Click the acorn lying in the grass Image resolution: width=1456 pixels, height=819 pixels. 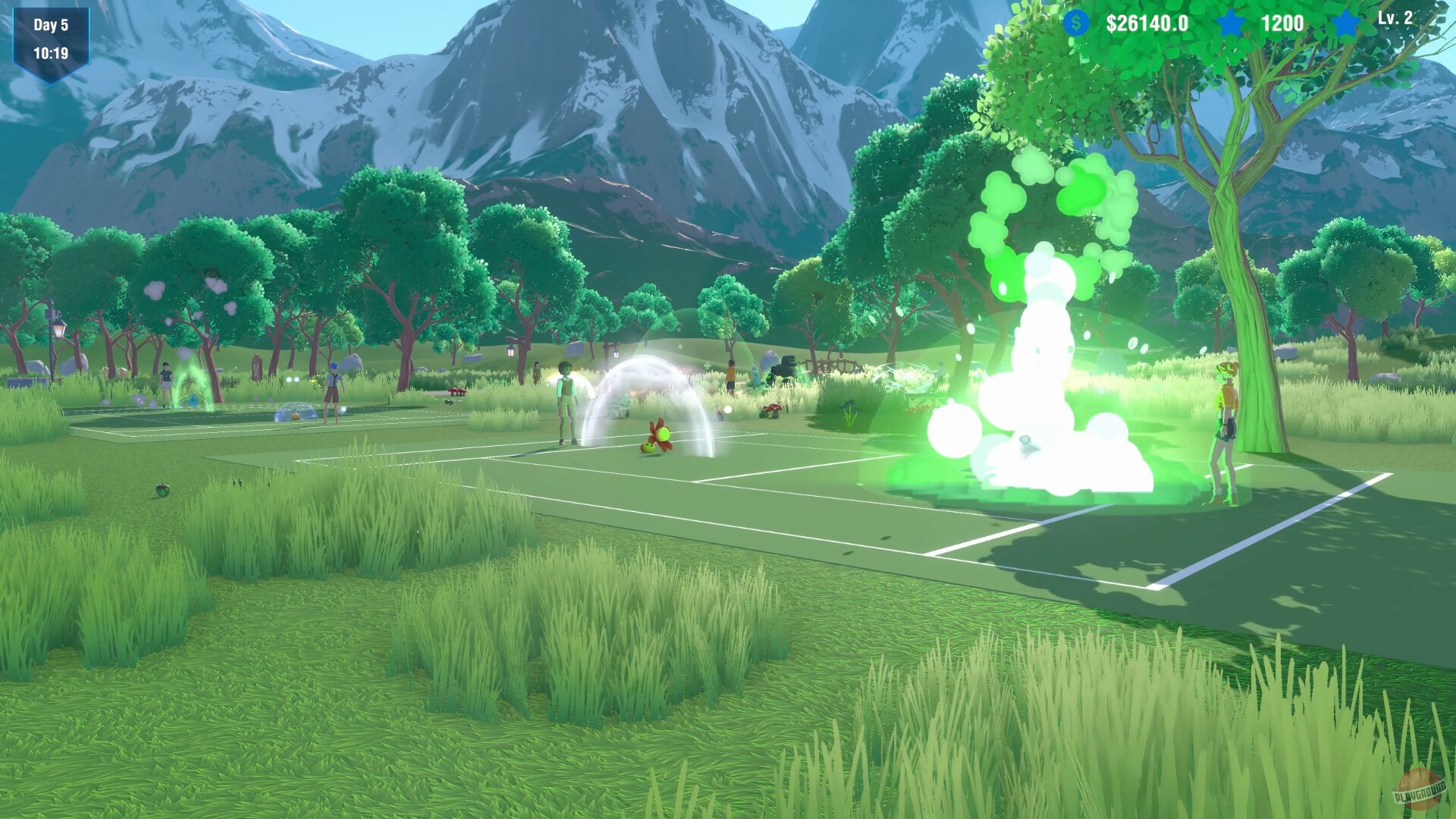pos(162,489)
